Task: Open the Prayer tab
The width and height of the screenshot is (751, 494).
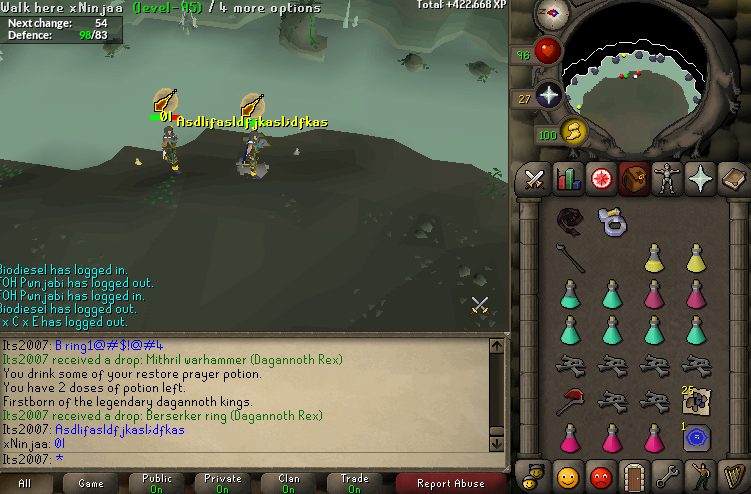Action: 700,179
